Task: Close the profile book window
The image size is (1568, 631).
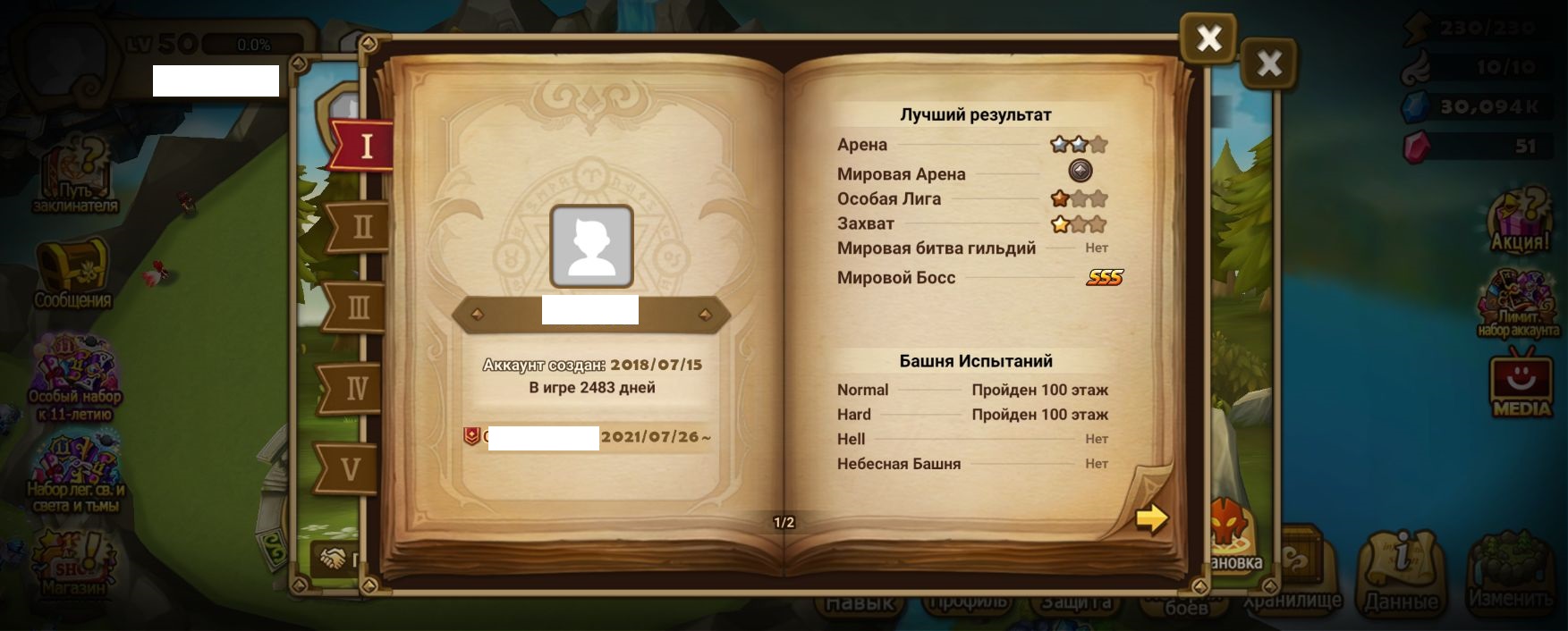Action: (1208, 38)
